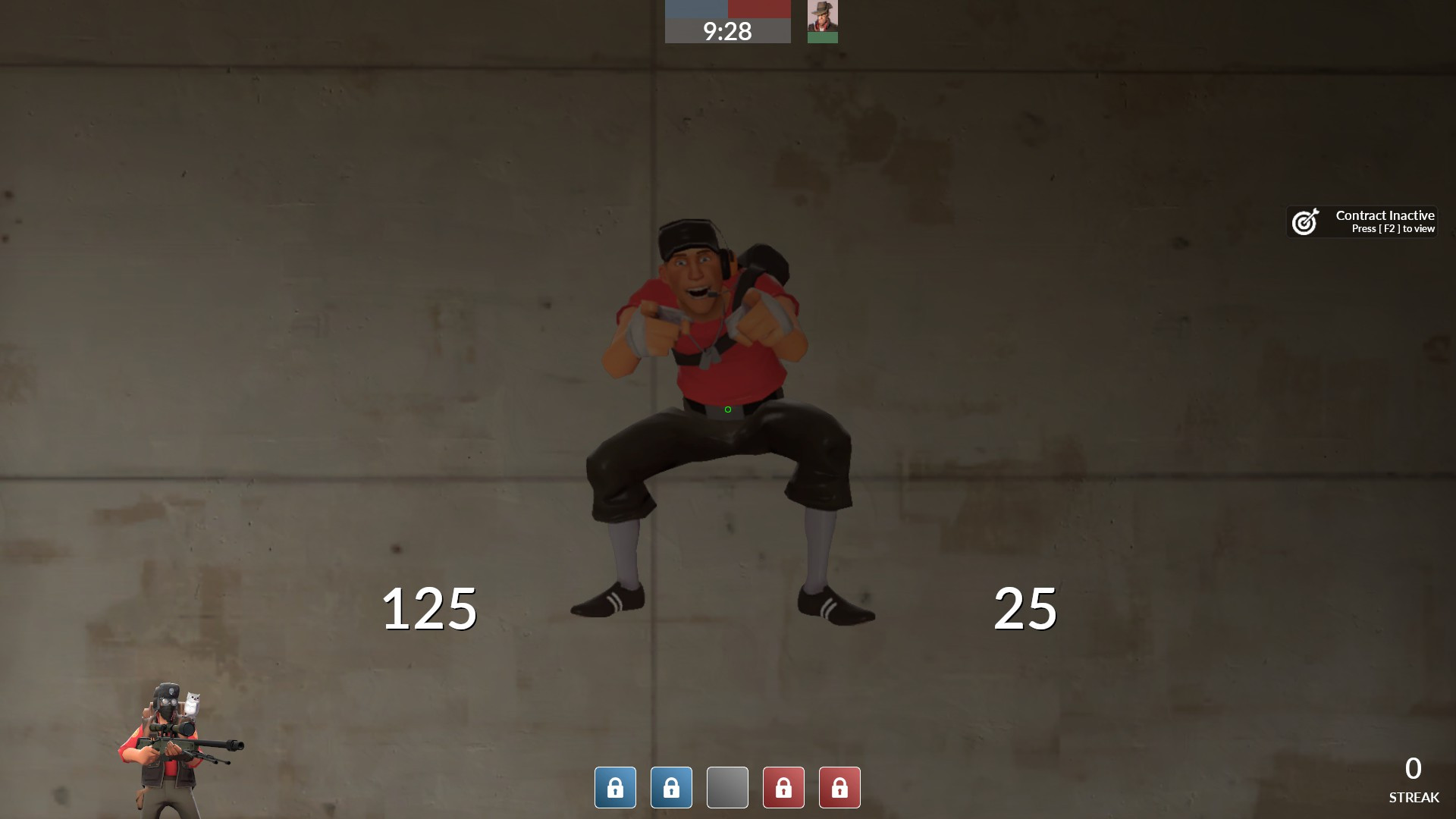Select the first blue locked control point icon
Screen dimensions: 1456x819
(x=615, y=787)
